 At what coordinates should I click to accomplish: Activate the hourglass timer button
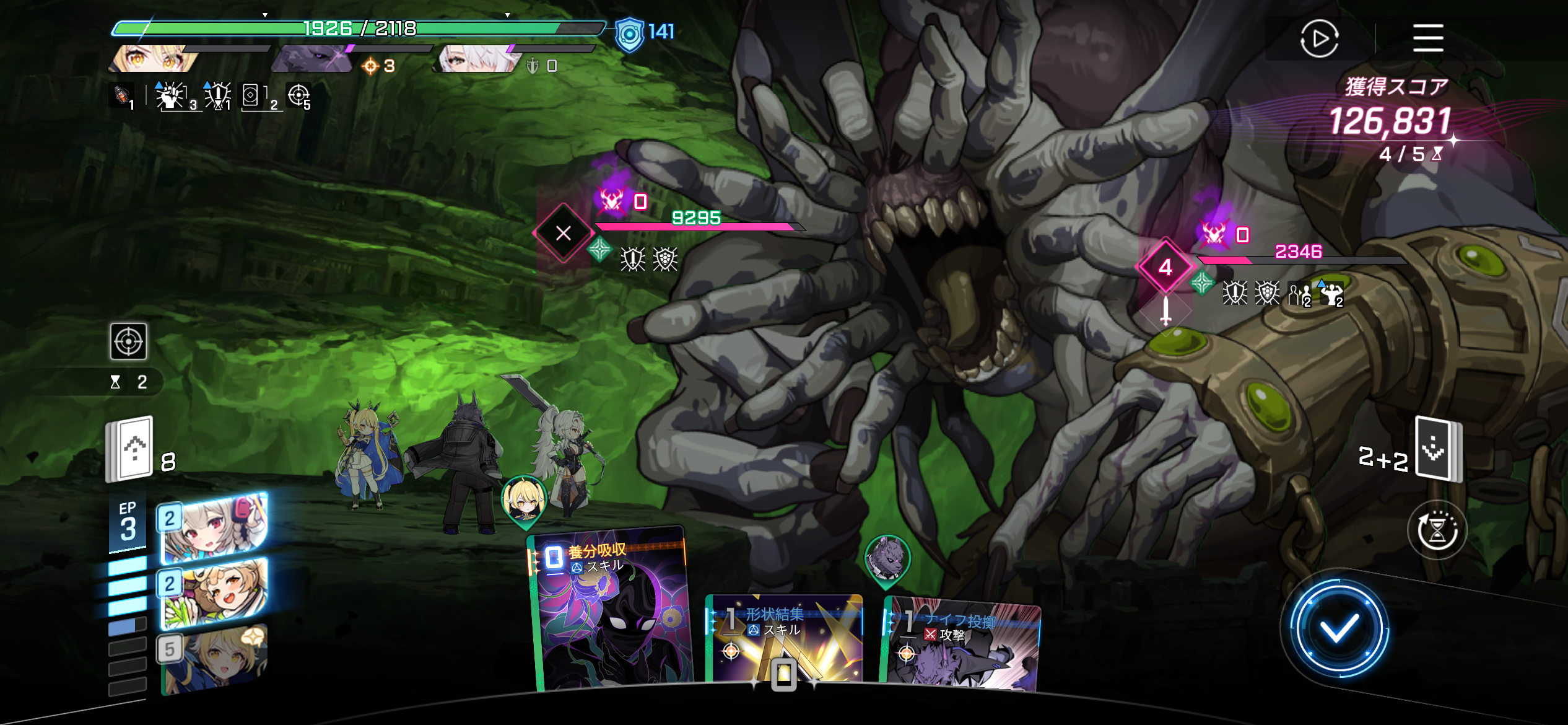pos(1437,530)
